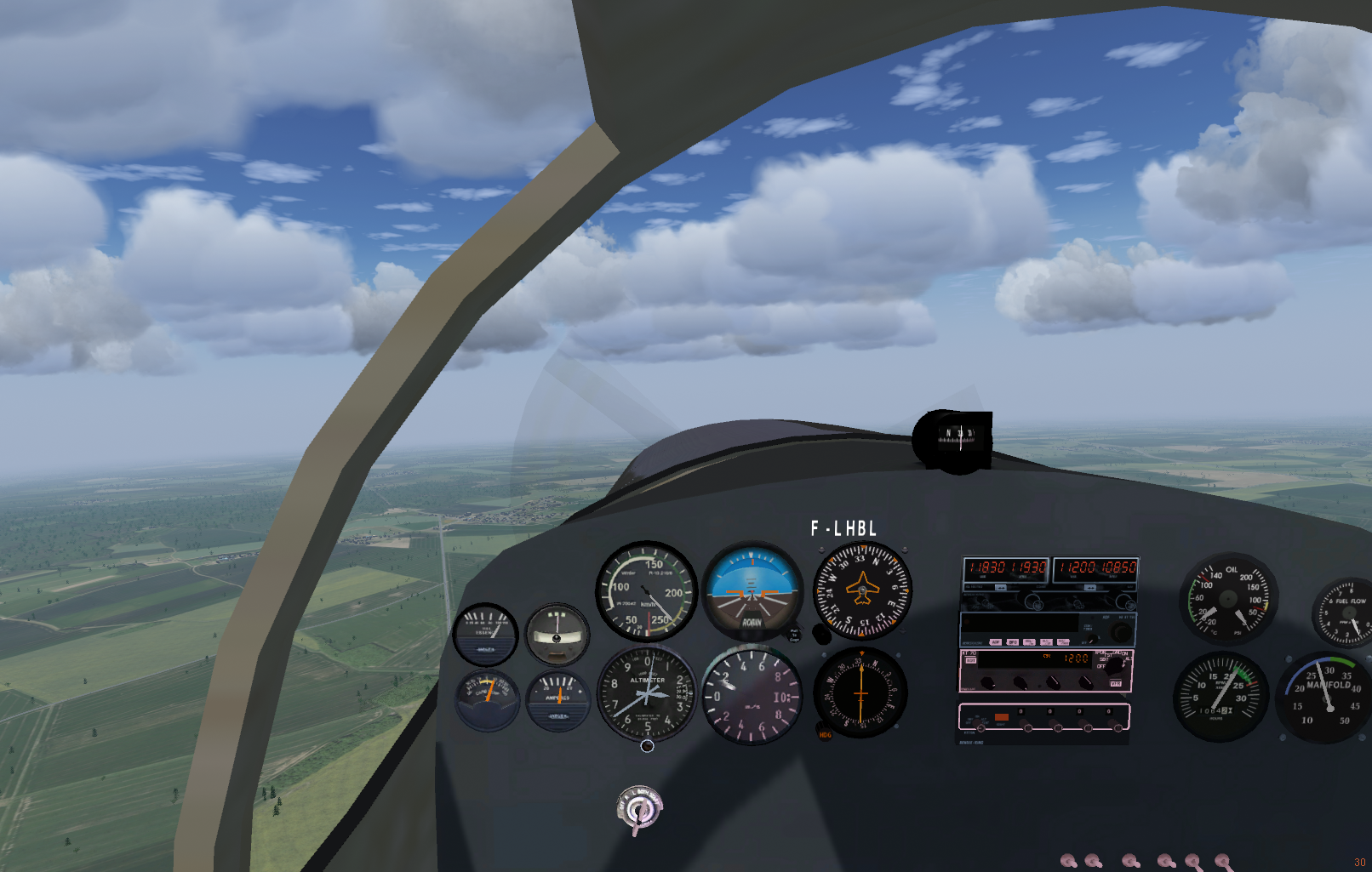Click the altimeter pressure setting knob

647,746
